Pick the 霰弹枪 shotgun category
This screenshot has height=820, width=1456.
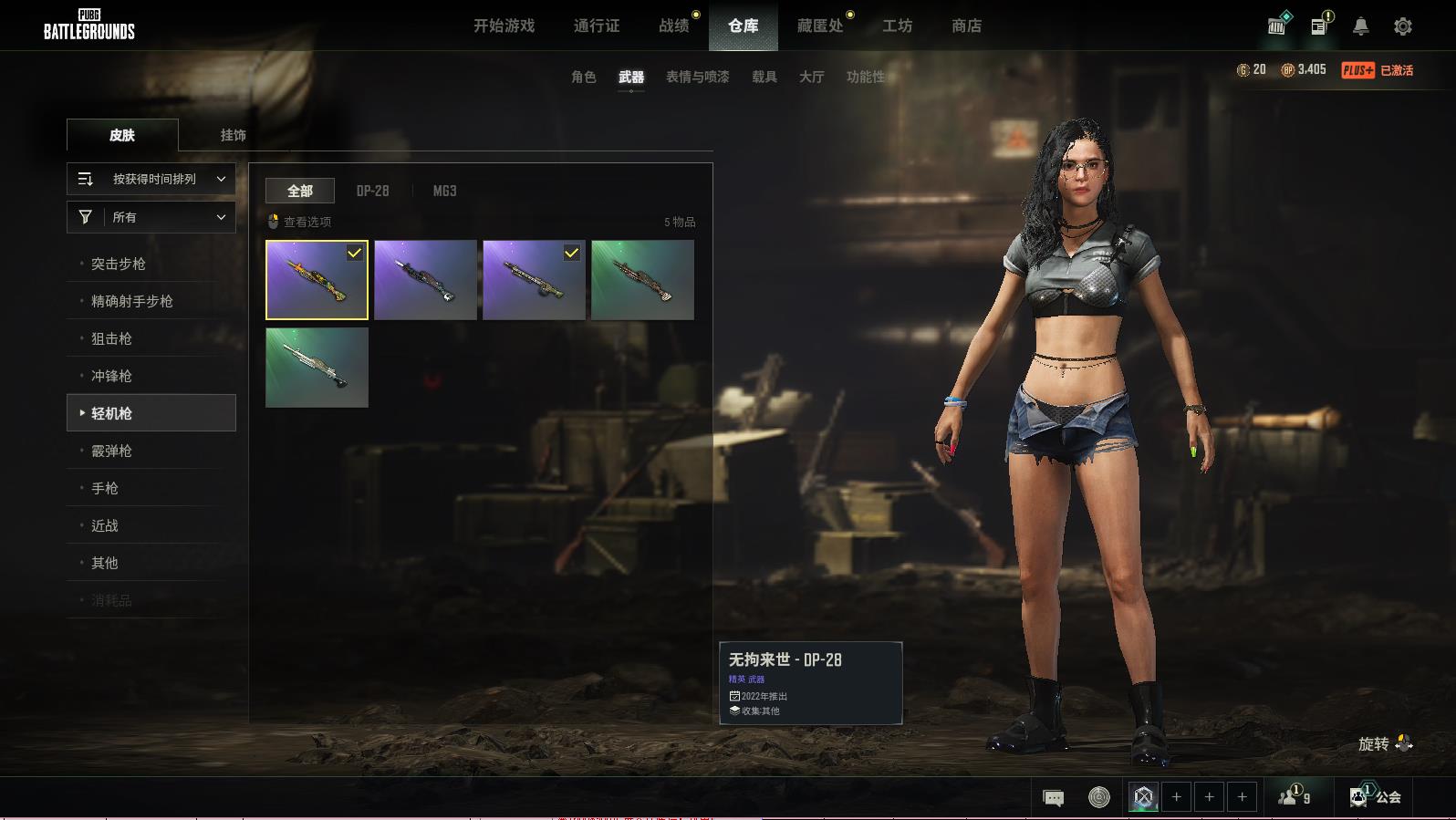click(111, 452)
